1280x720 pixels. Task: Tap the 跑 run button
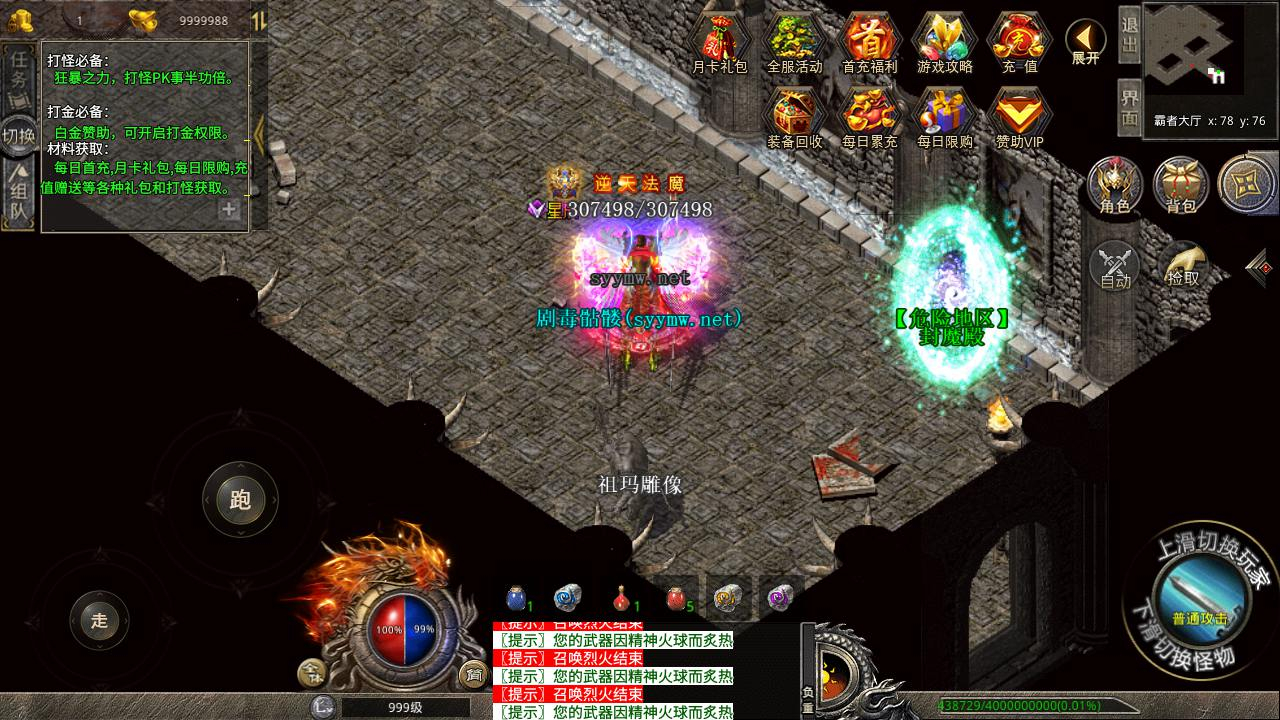[x=240, y=499]
